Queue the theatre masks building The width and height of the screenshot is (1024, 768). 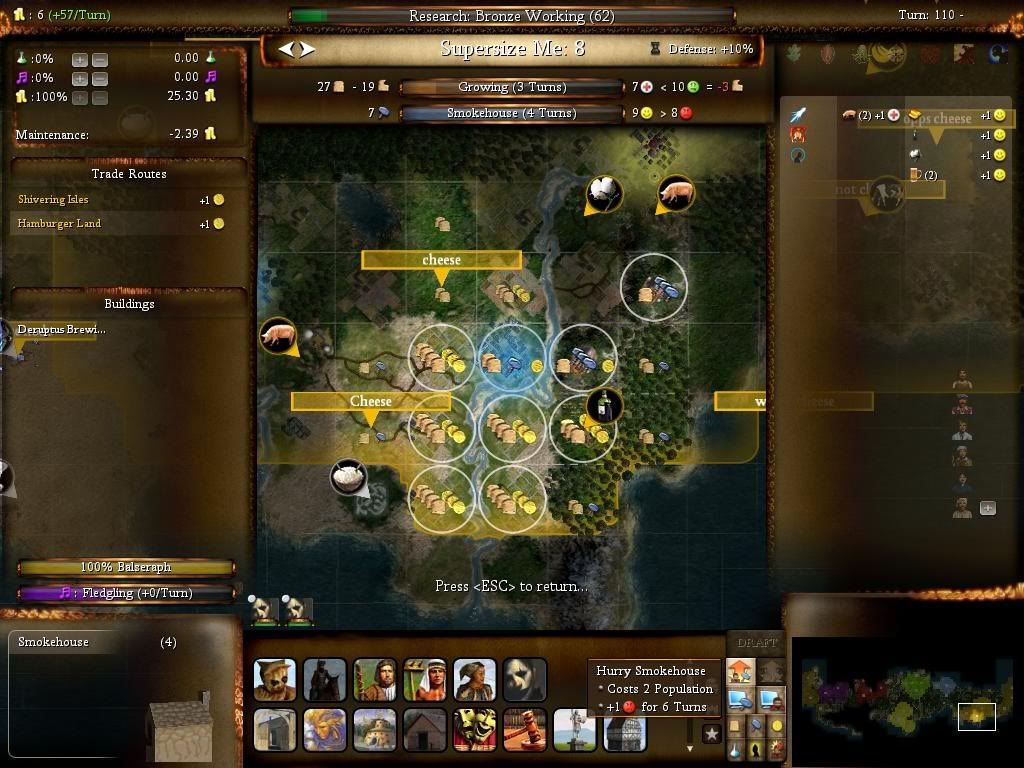pos(475,730)
